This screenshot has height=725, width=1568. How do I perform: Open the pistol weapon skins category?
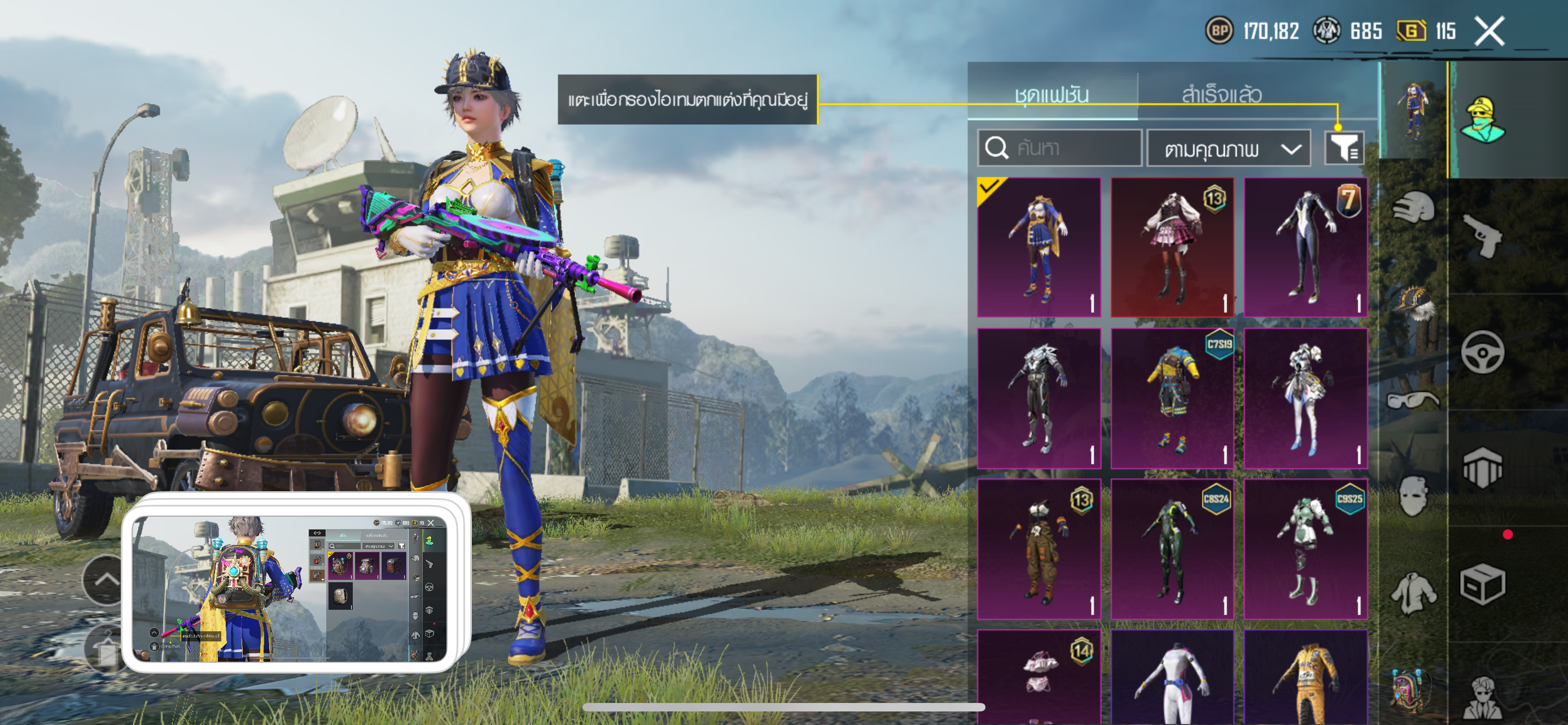click(1482, 235)
